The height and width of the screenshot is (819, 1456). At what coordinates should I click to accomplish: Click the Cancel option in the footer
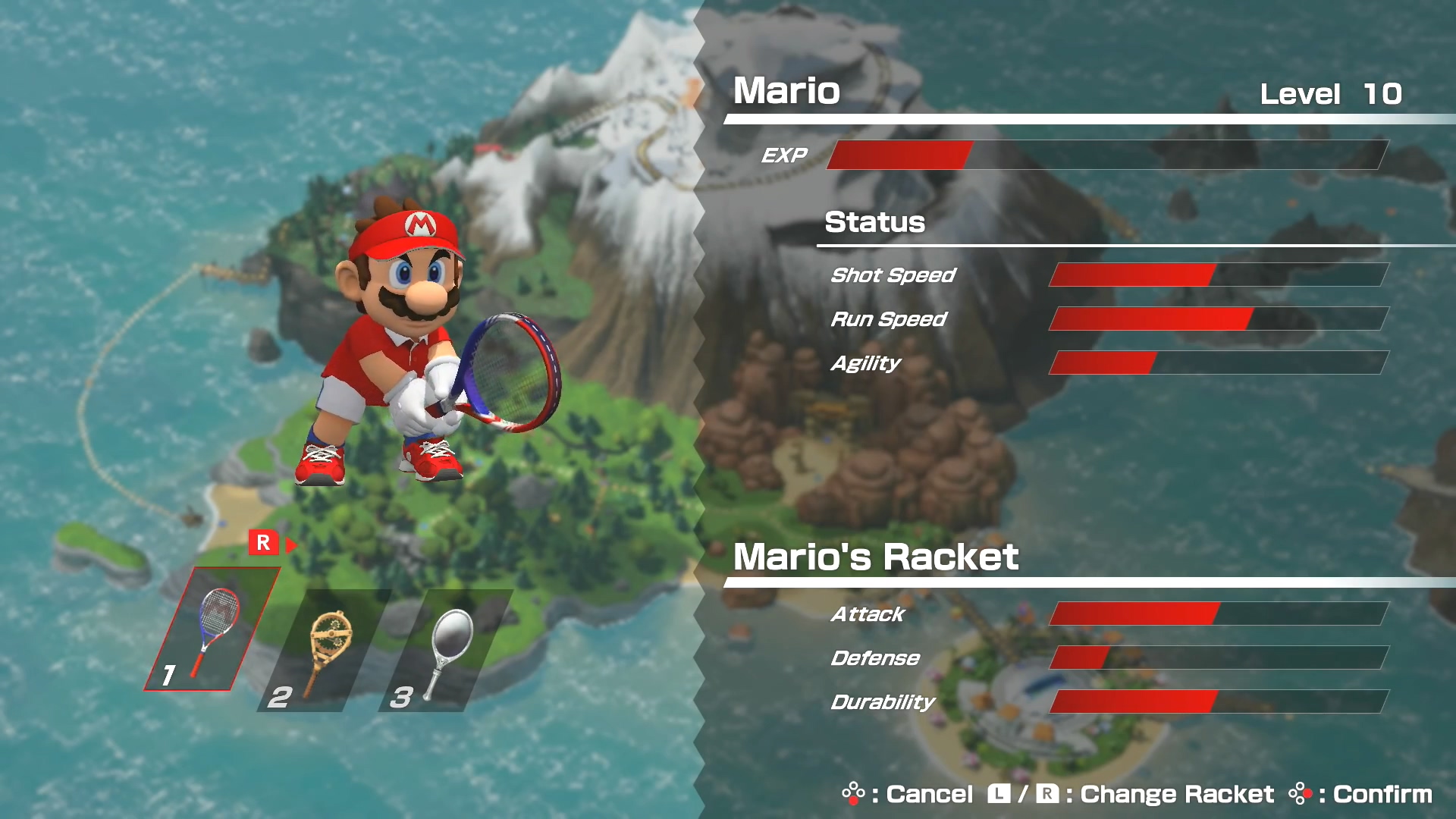[x=908, y=794]
